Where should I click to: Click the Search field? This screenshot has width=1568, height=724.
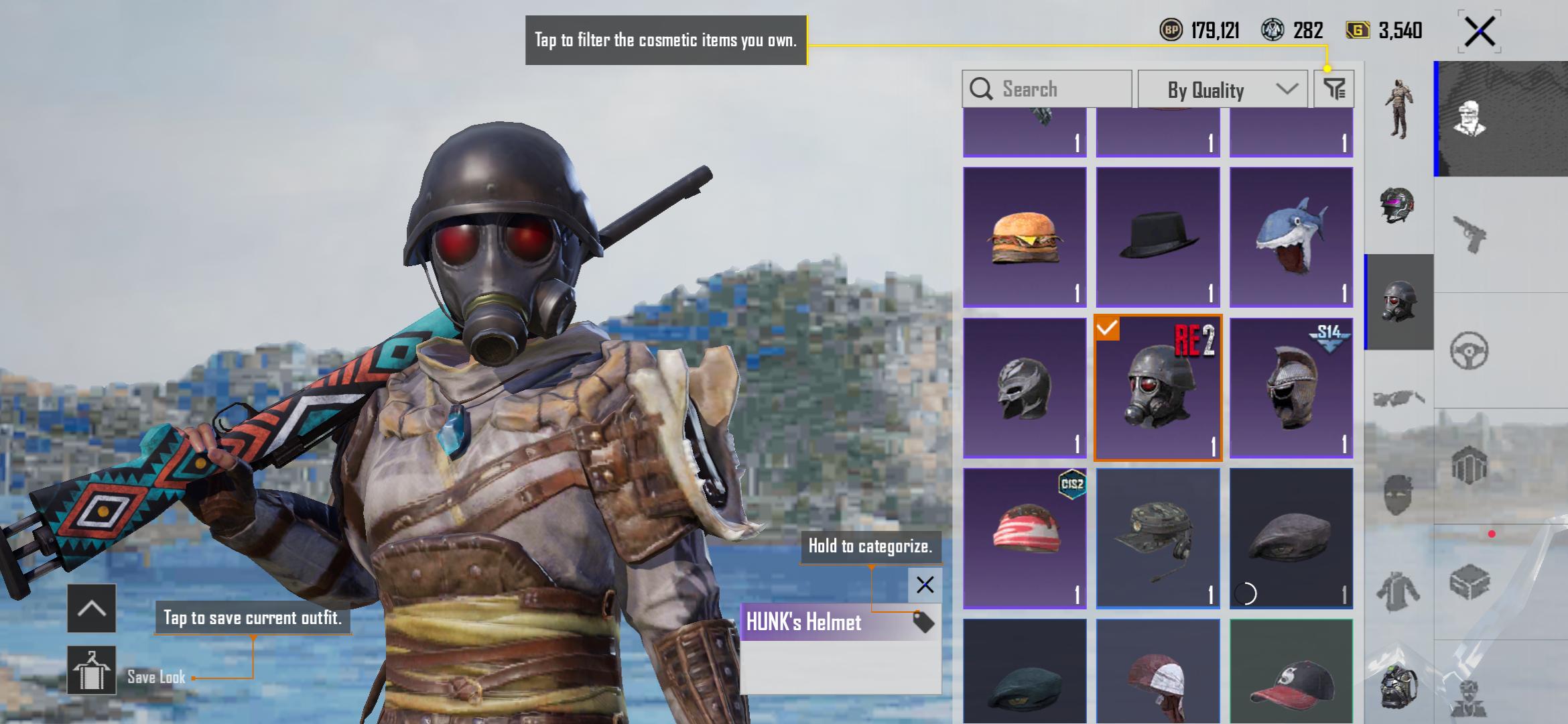1047,89
